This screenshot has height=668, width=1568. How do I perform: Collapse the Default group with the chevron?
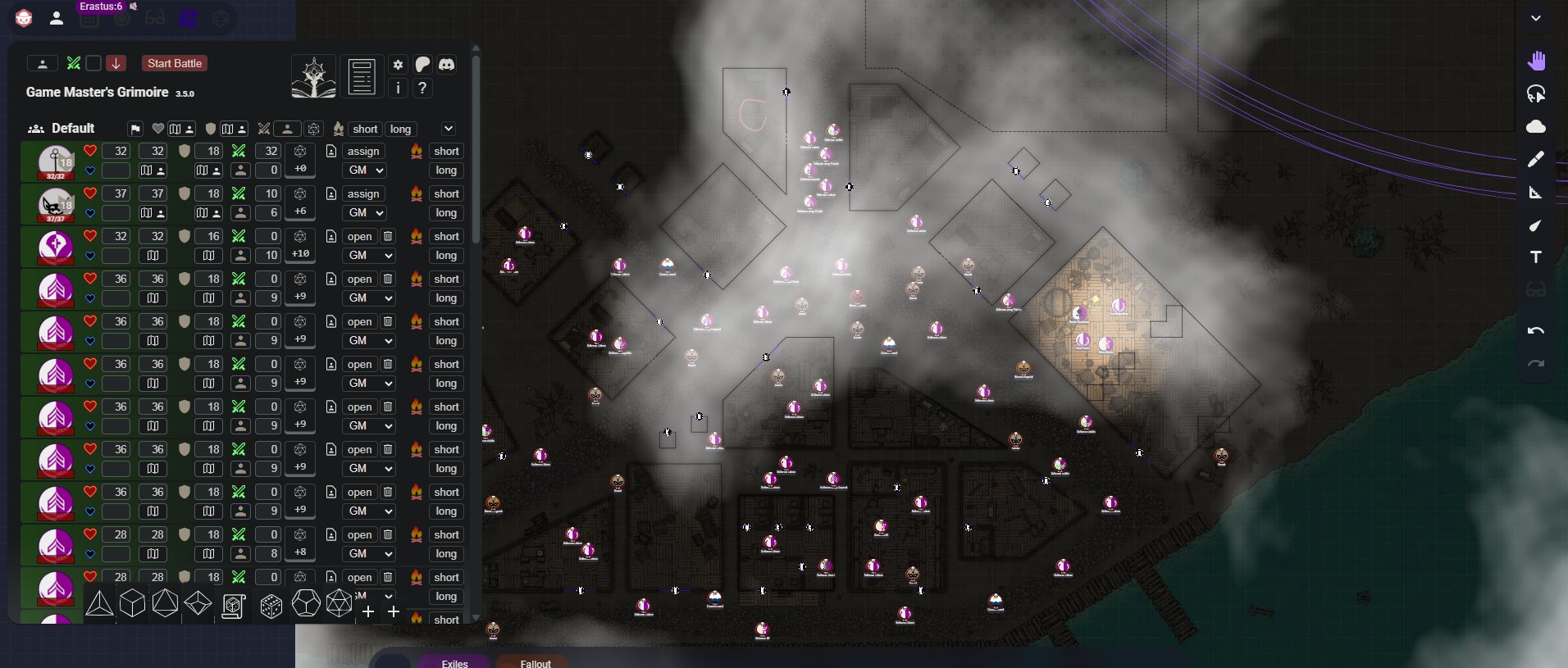(449, 129)
